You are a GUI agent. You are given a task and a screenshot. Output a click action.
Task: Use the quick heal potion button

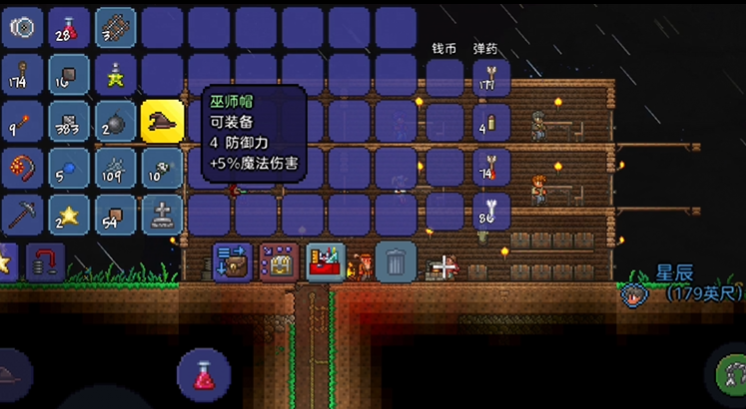(x=204, y=375)
